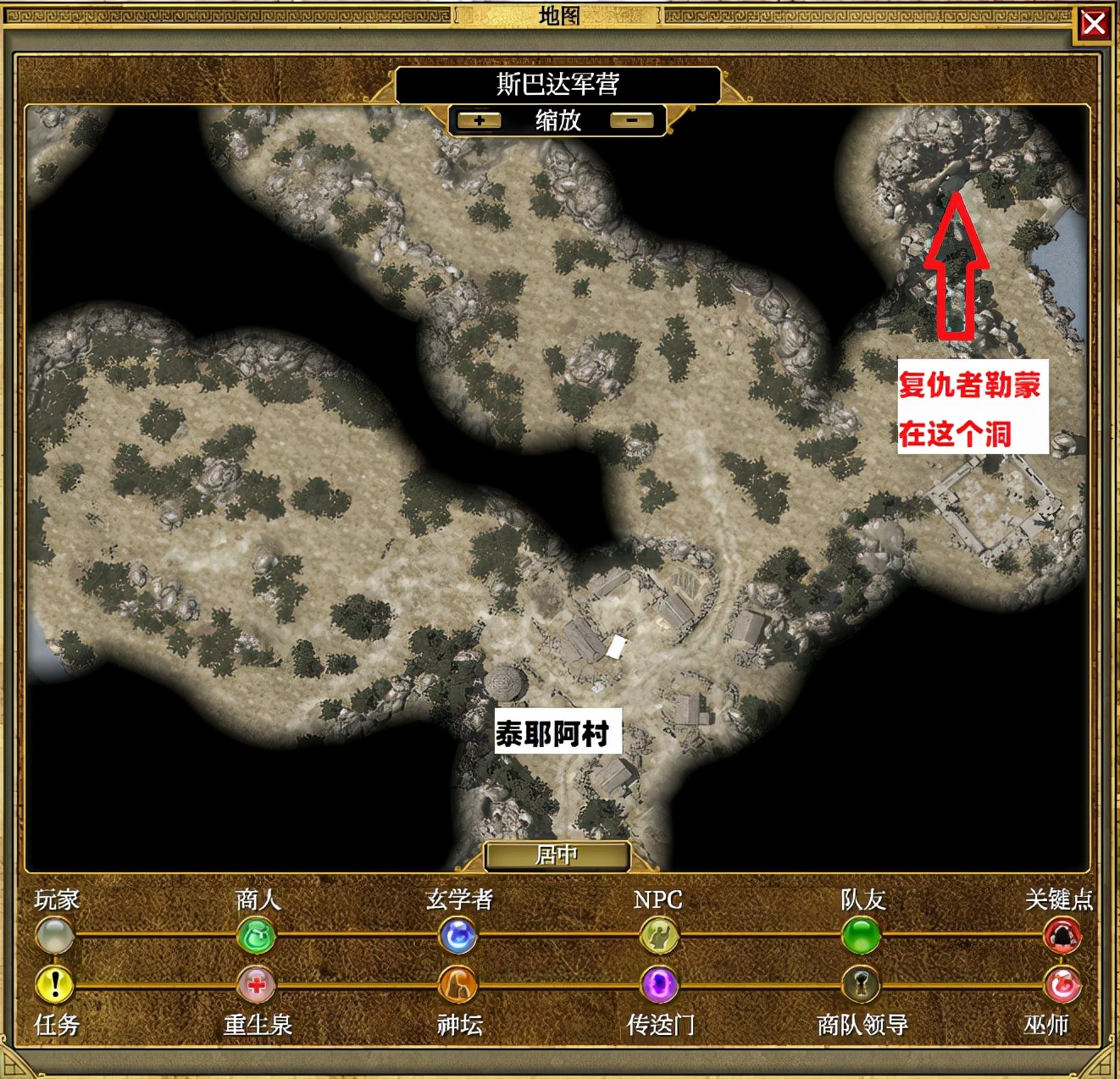The width and height of the screenshot is (1120, 1079).
Task: Toggle the 商队领导 caravan leader orb
Action: 861,984
